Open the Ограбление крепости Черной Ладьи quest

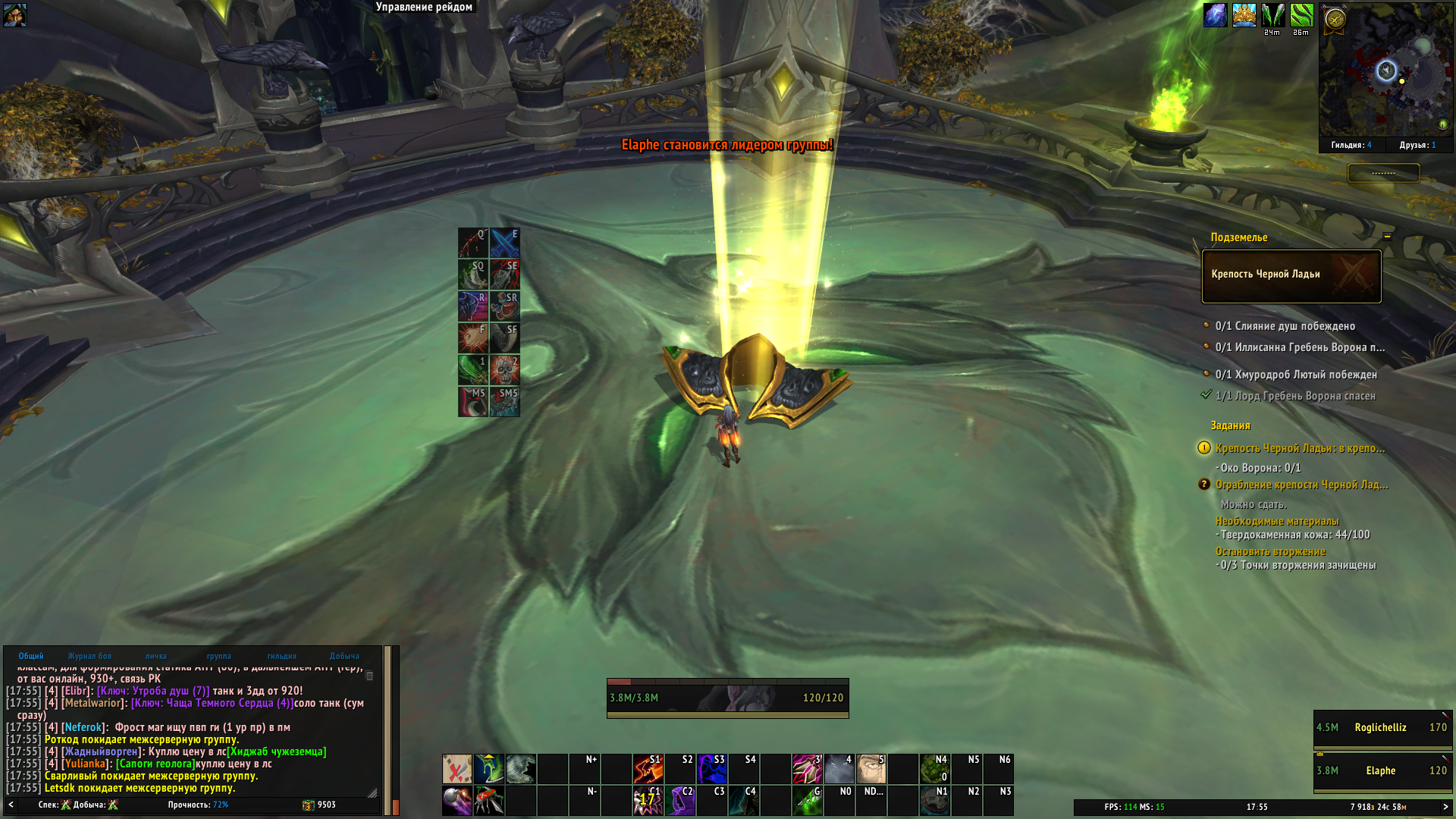1301,485
